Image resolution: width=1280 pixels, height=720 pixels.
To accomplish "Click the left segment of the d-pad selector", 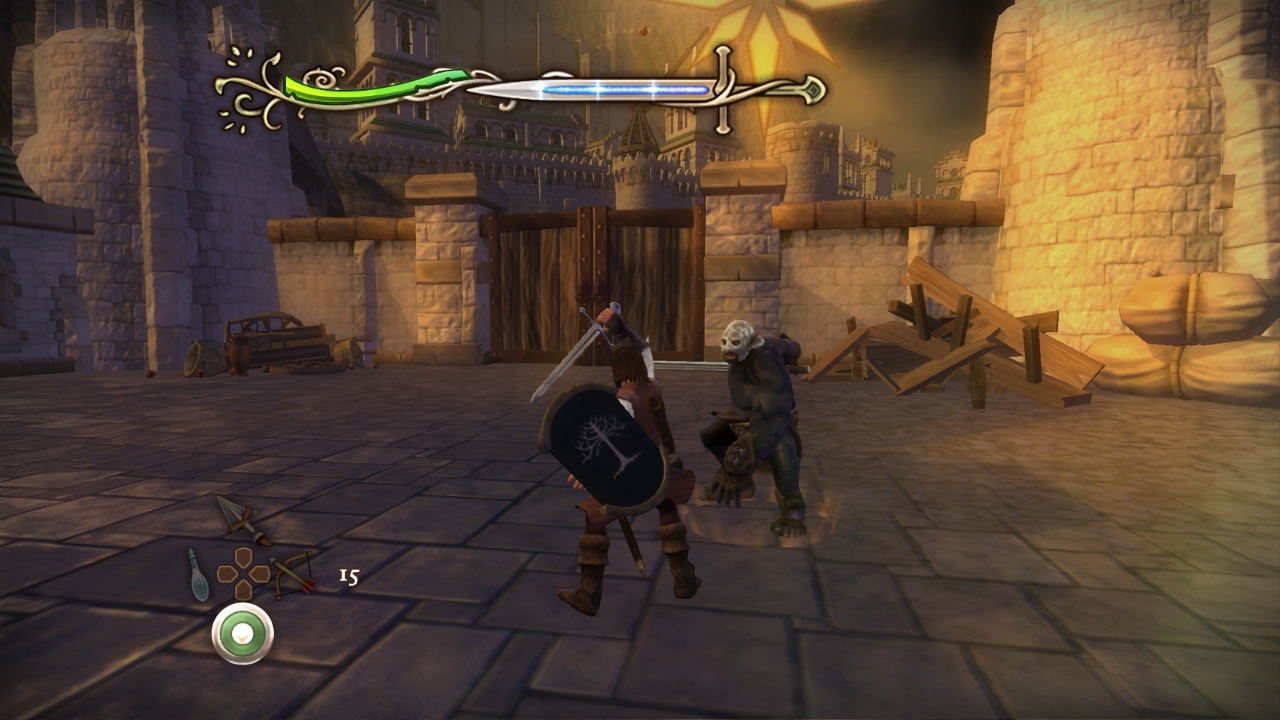I will tap(226, 573).
